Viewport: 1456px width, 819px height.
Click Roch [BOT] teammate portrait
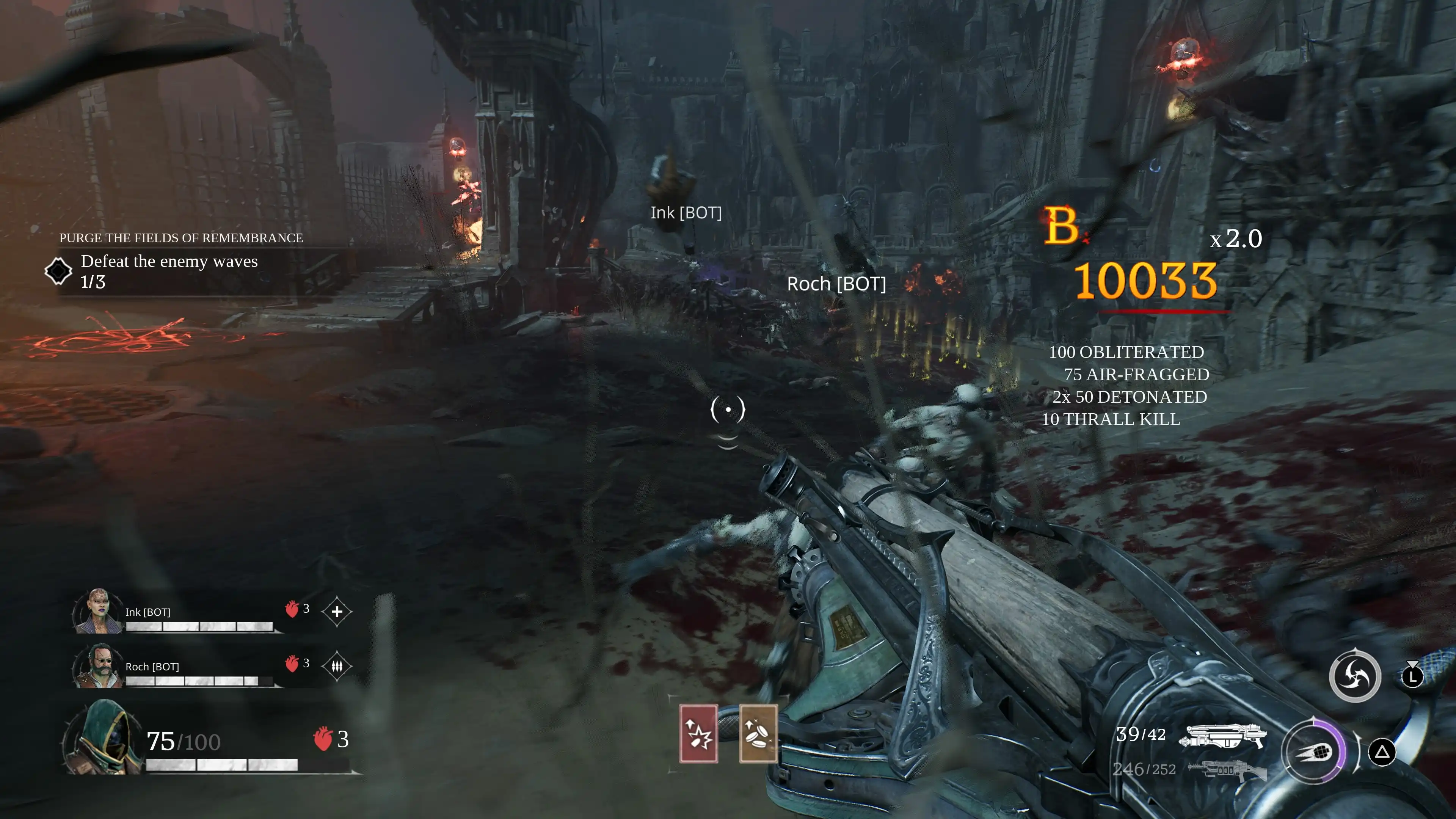point(97,666)
